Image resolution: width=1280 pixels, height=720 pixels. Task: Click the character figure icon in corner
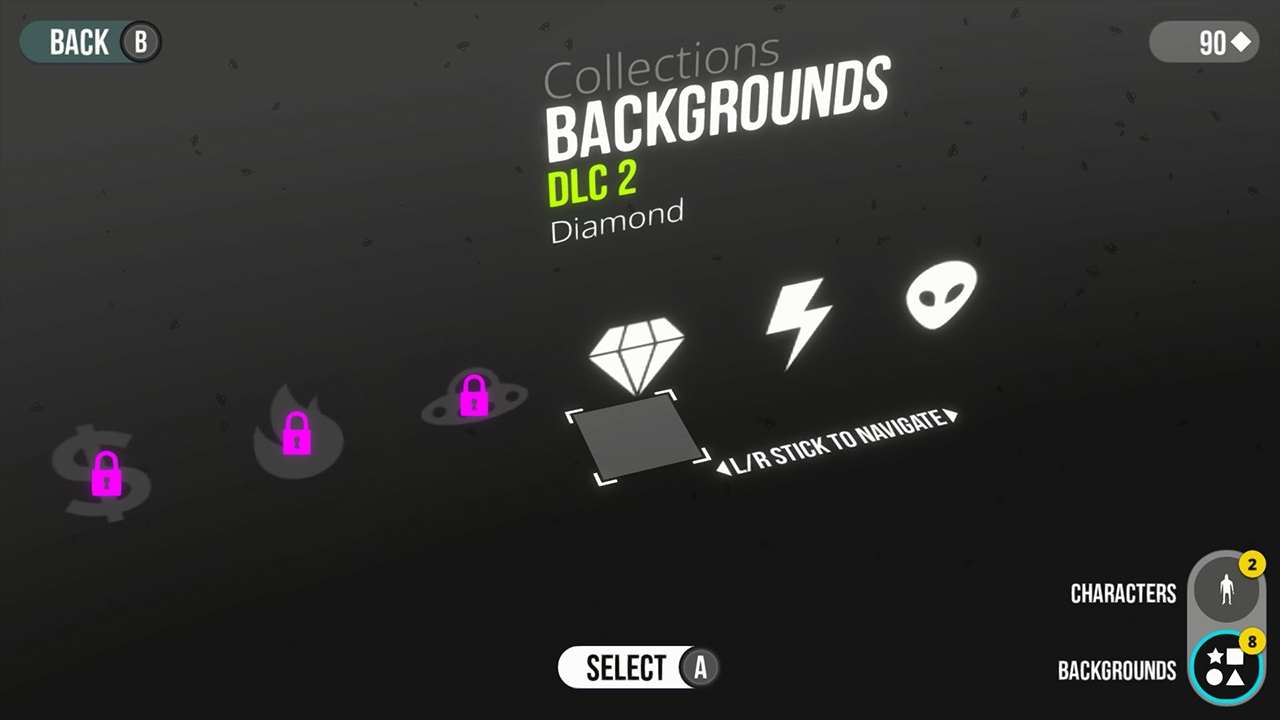1228,590
